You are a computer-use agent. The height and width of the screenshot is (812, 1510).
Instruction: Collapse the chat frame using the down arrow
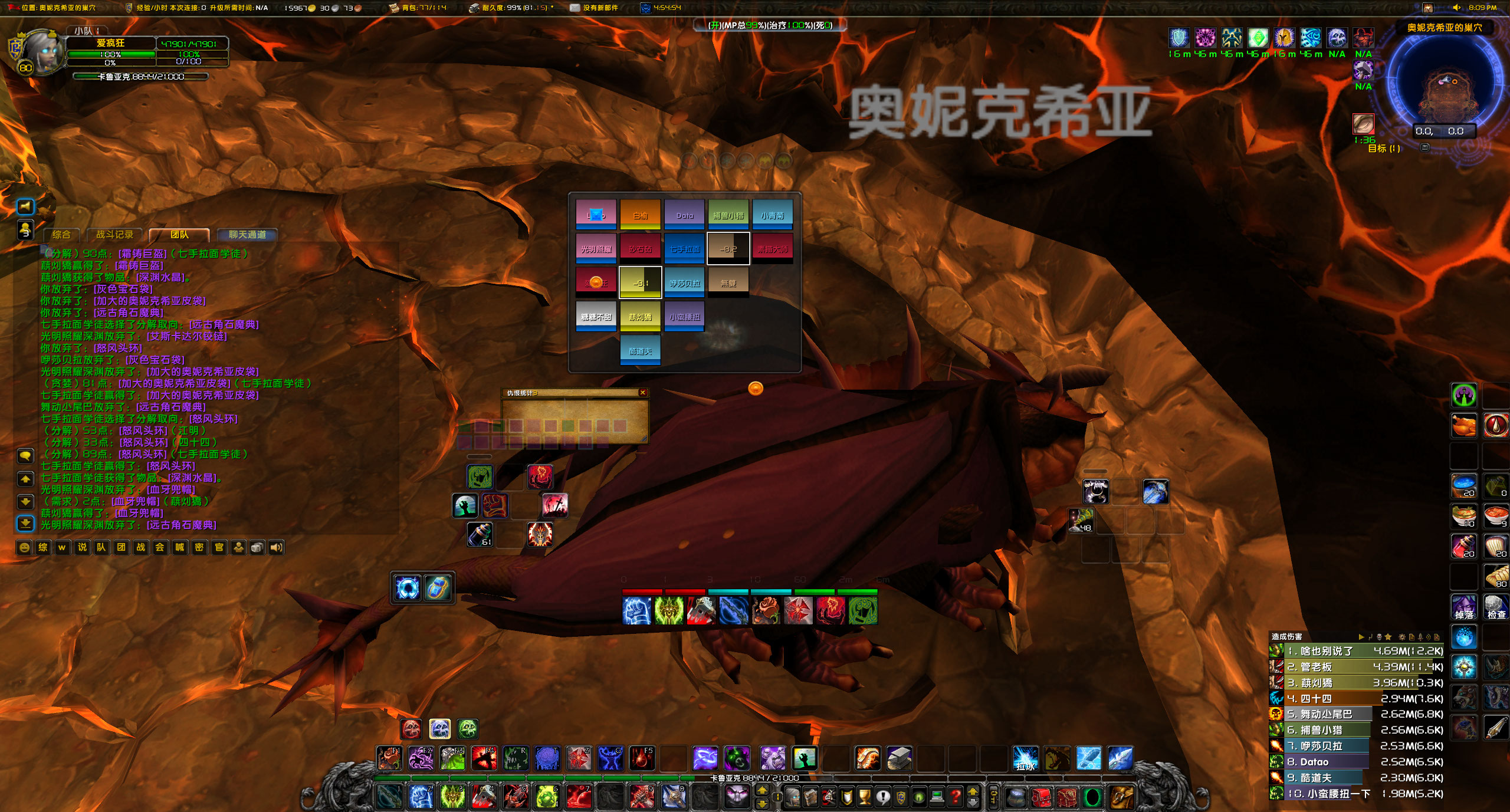(24, 502)
